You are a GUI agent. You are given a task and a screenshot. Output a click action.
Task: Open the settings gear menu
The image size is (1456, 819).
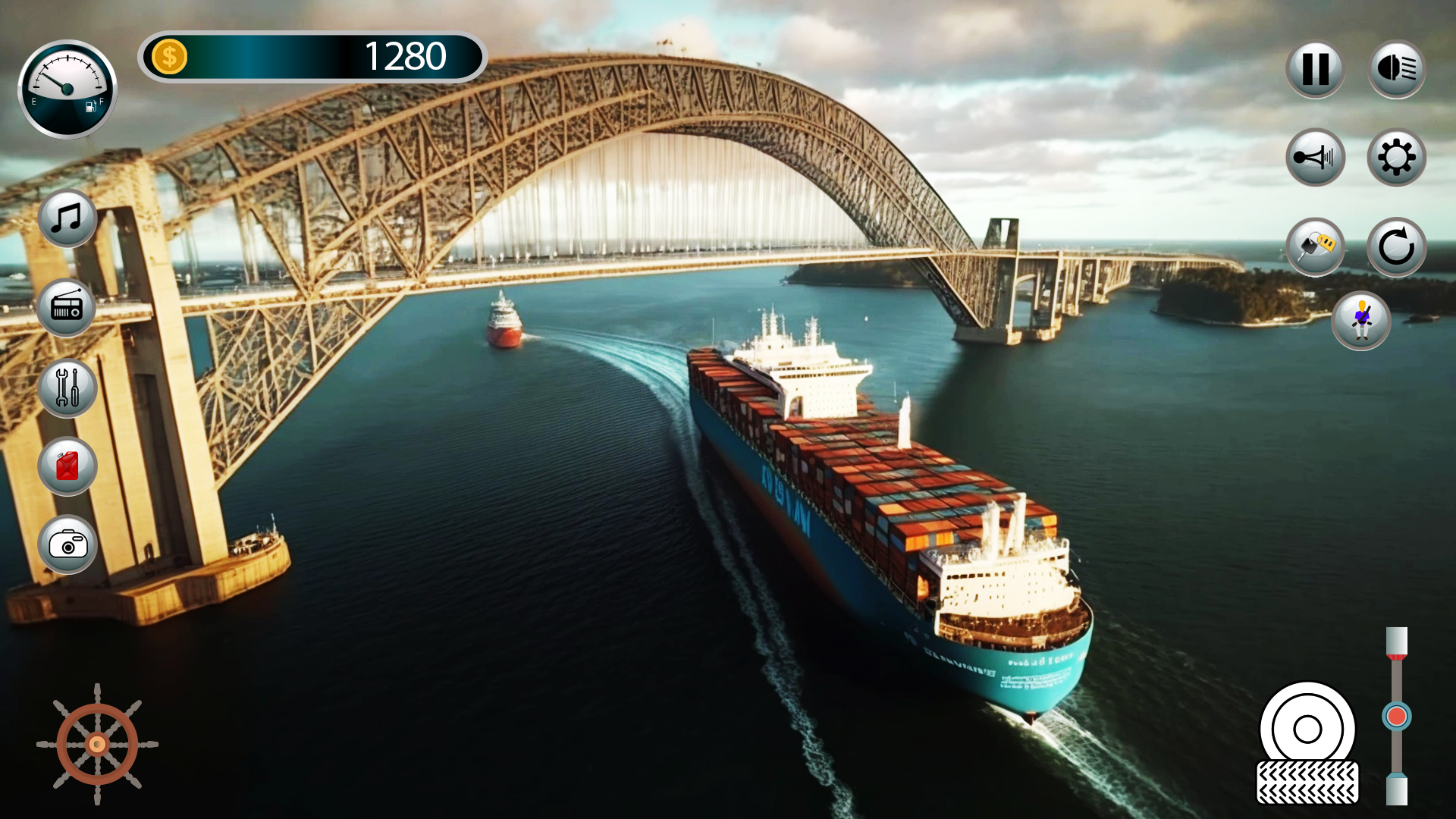point(1398,157)
